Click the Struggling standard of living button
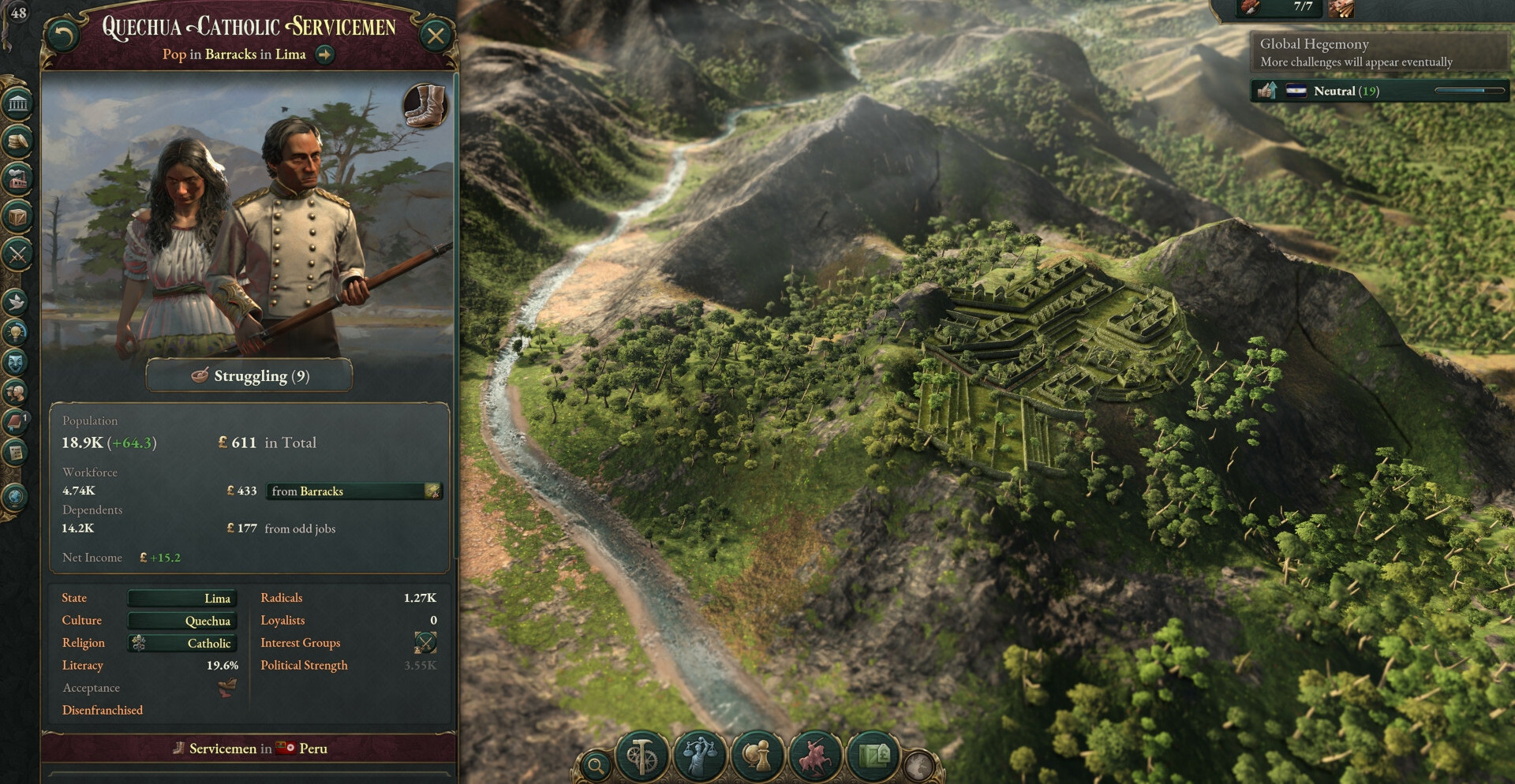Viewport: 1515px width, 784px height. tap(249, 376)
